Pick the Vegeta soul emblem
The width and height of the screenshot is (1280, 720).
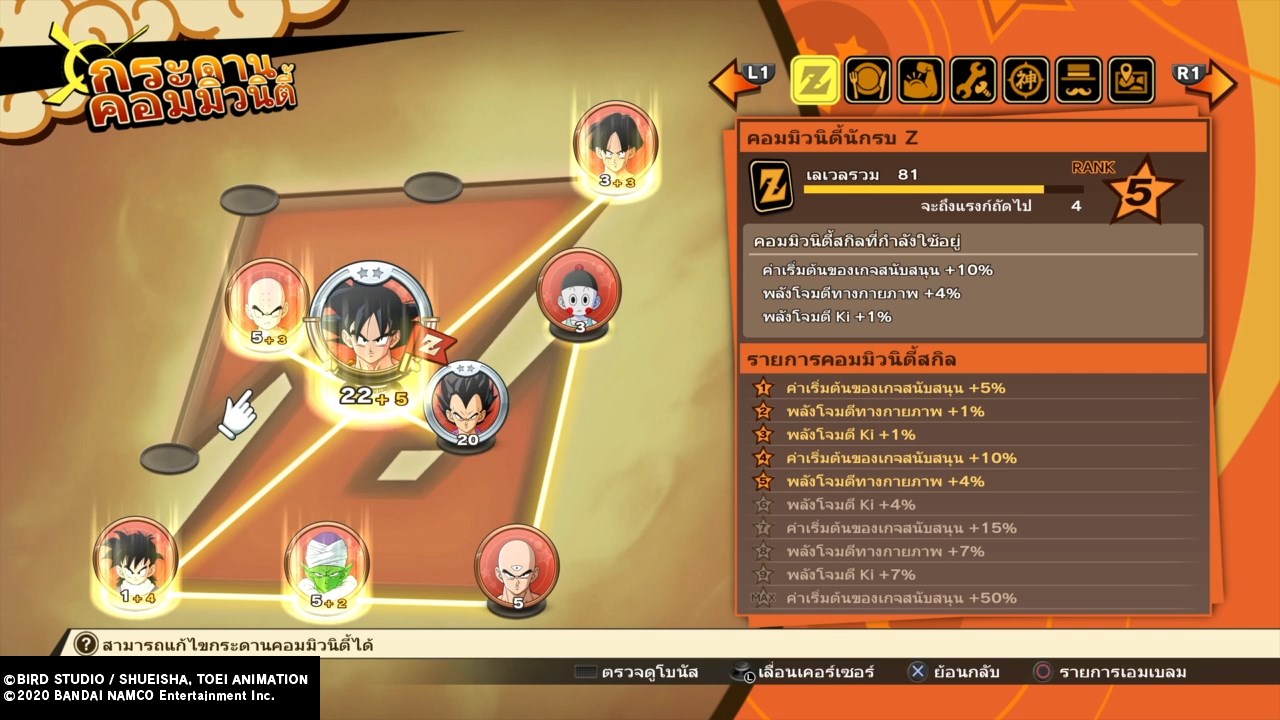pyautogui.click(x=466, y=403)
